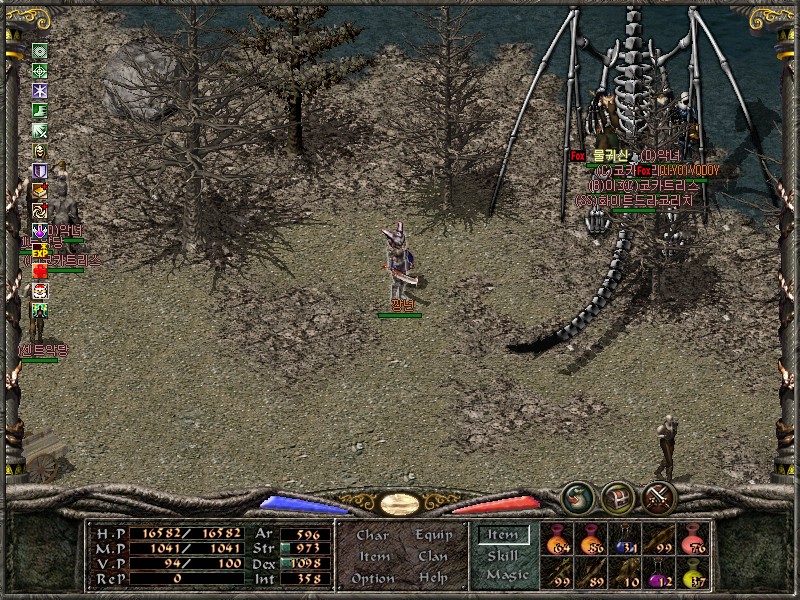Image resolution: width=800 pixels, height=600 pixels.
Task: Select the Santa face buff icon
Action: click(40, 291)
